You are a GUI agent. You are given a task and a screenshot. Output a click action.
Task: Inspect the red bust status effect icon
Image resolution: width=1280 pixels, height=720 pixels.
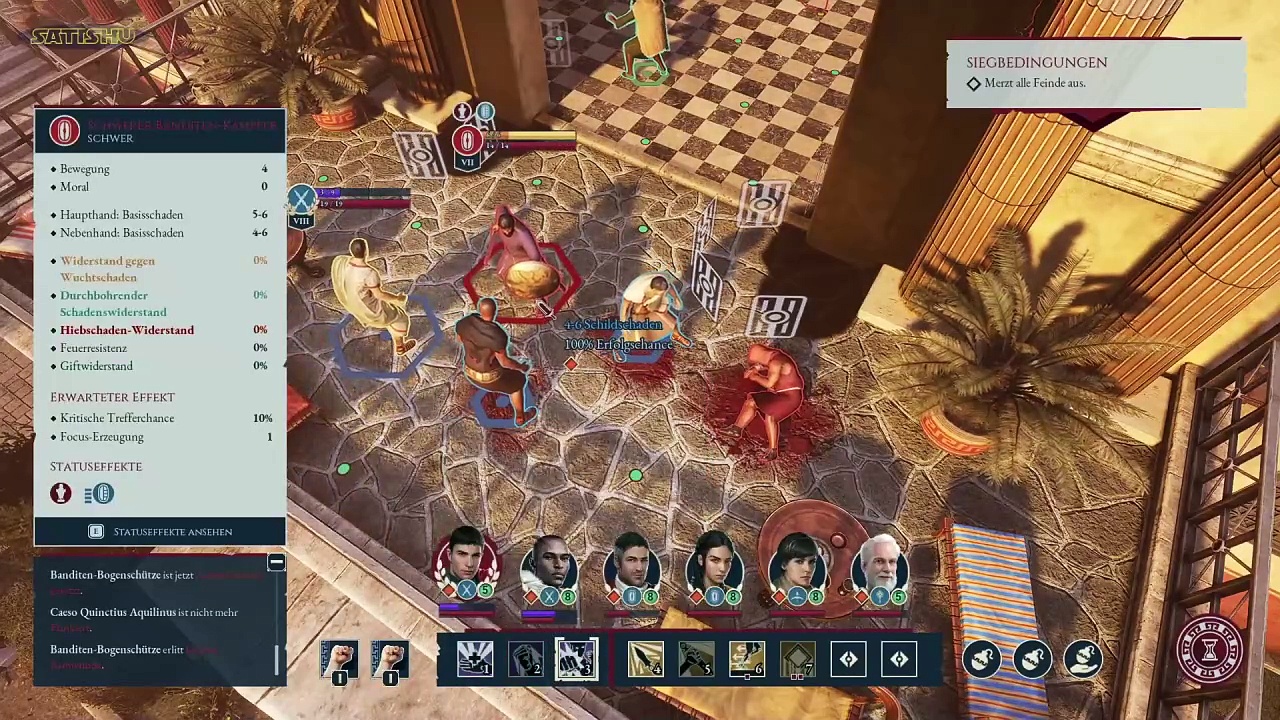point(61,494)
